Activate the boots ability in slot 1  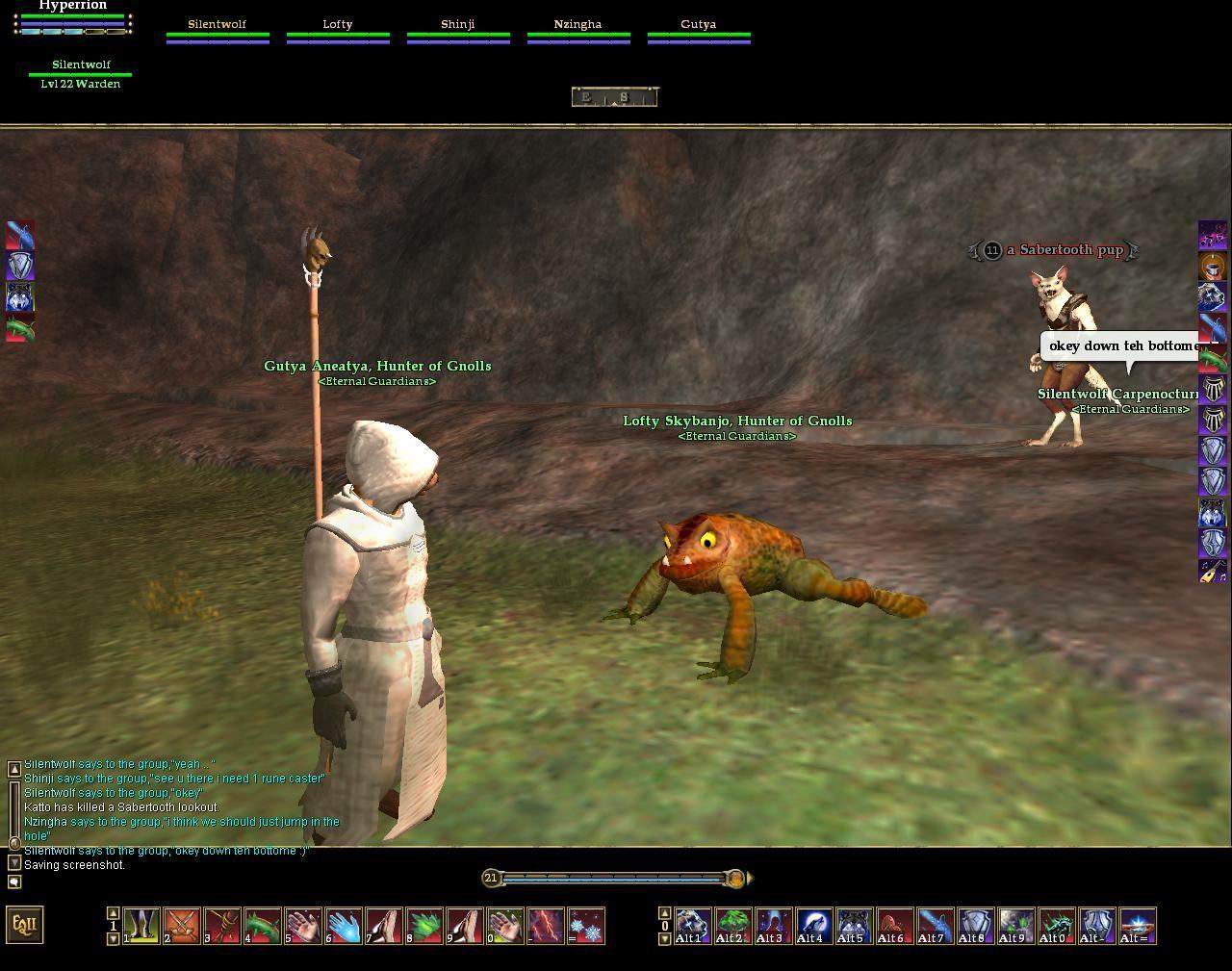coord(141,926)
